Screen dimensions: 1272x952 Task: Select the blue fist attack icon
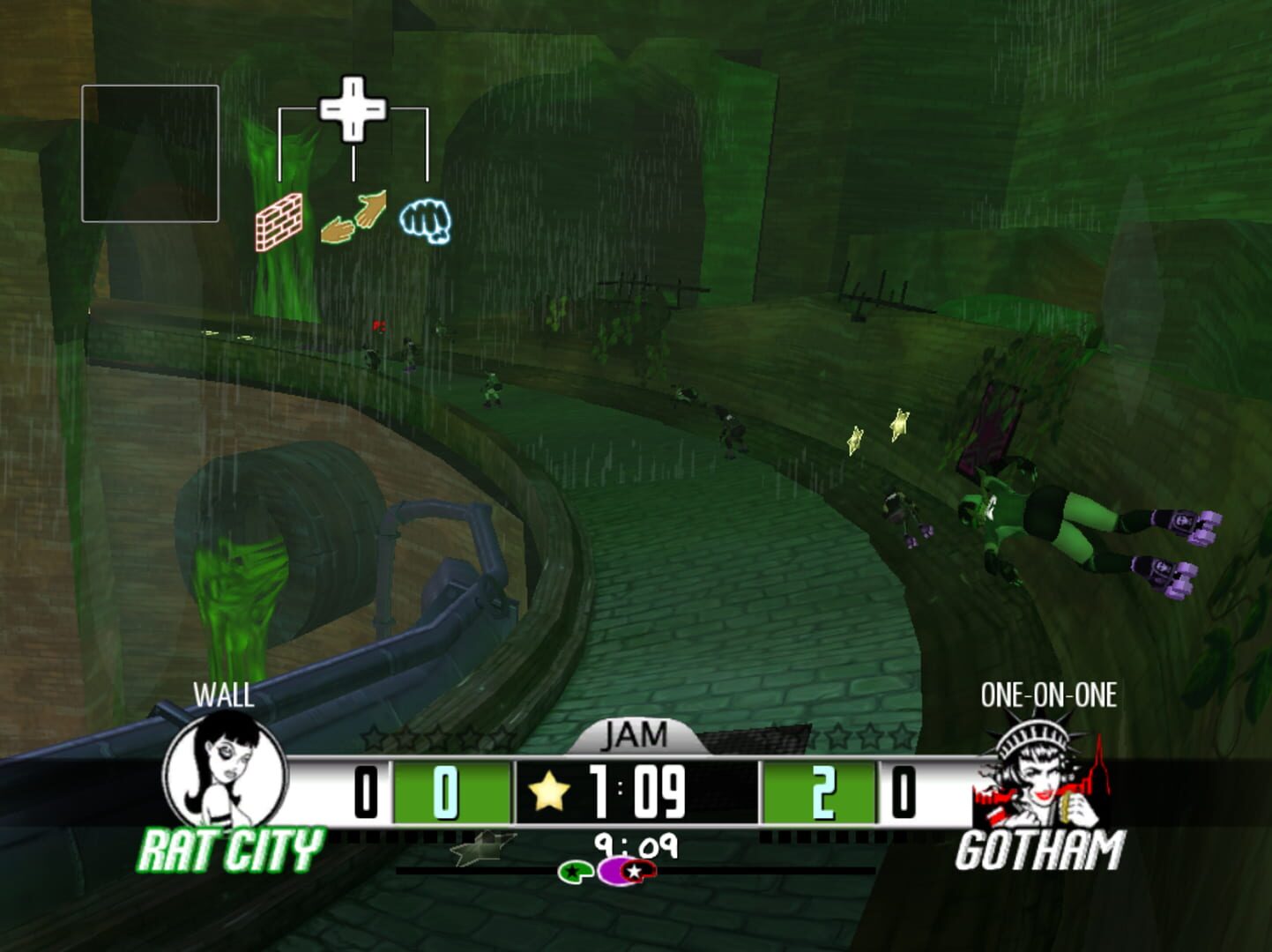[426, 220]
